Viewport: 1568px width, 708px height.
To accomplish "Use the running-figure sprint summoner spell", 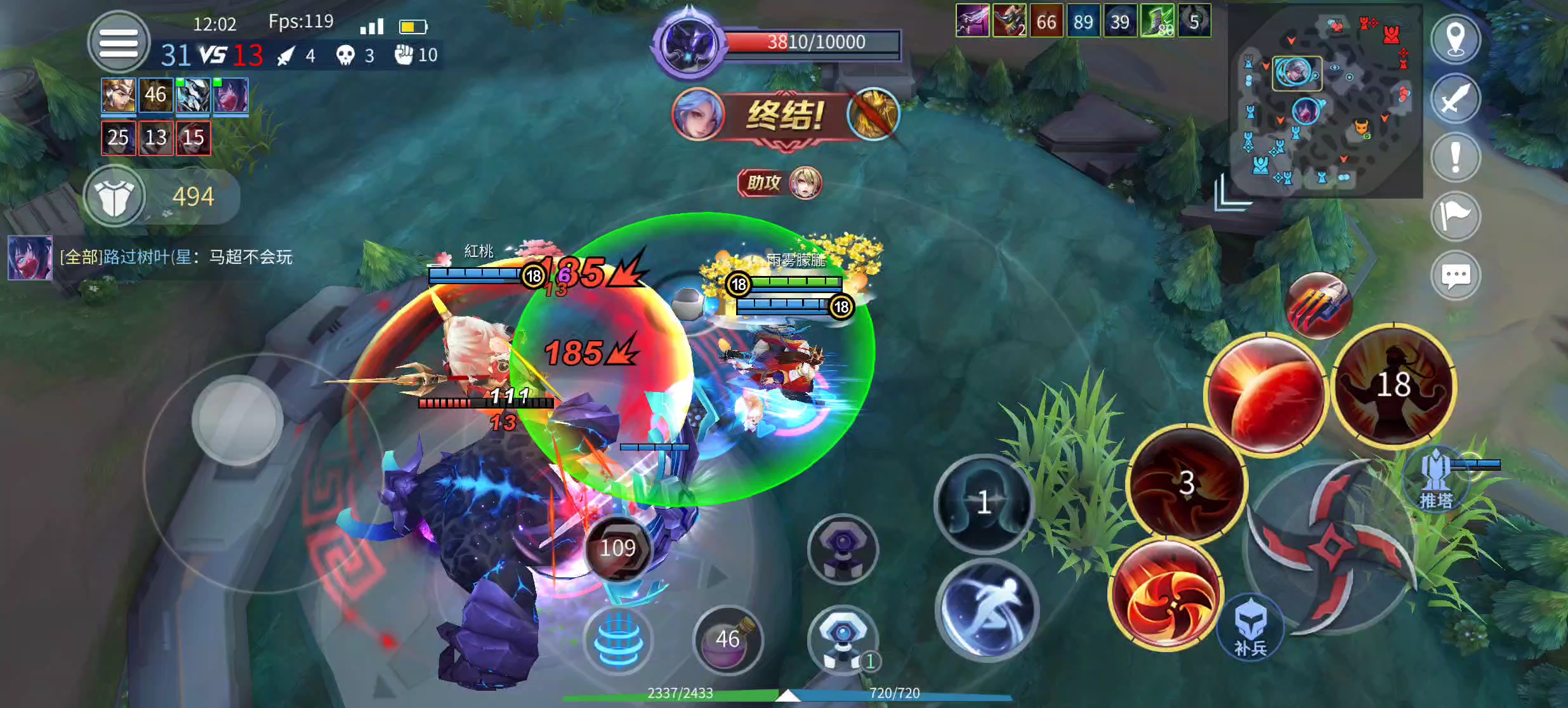I will (x=985, y=610).
